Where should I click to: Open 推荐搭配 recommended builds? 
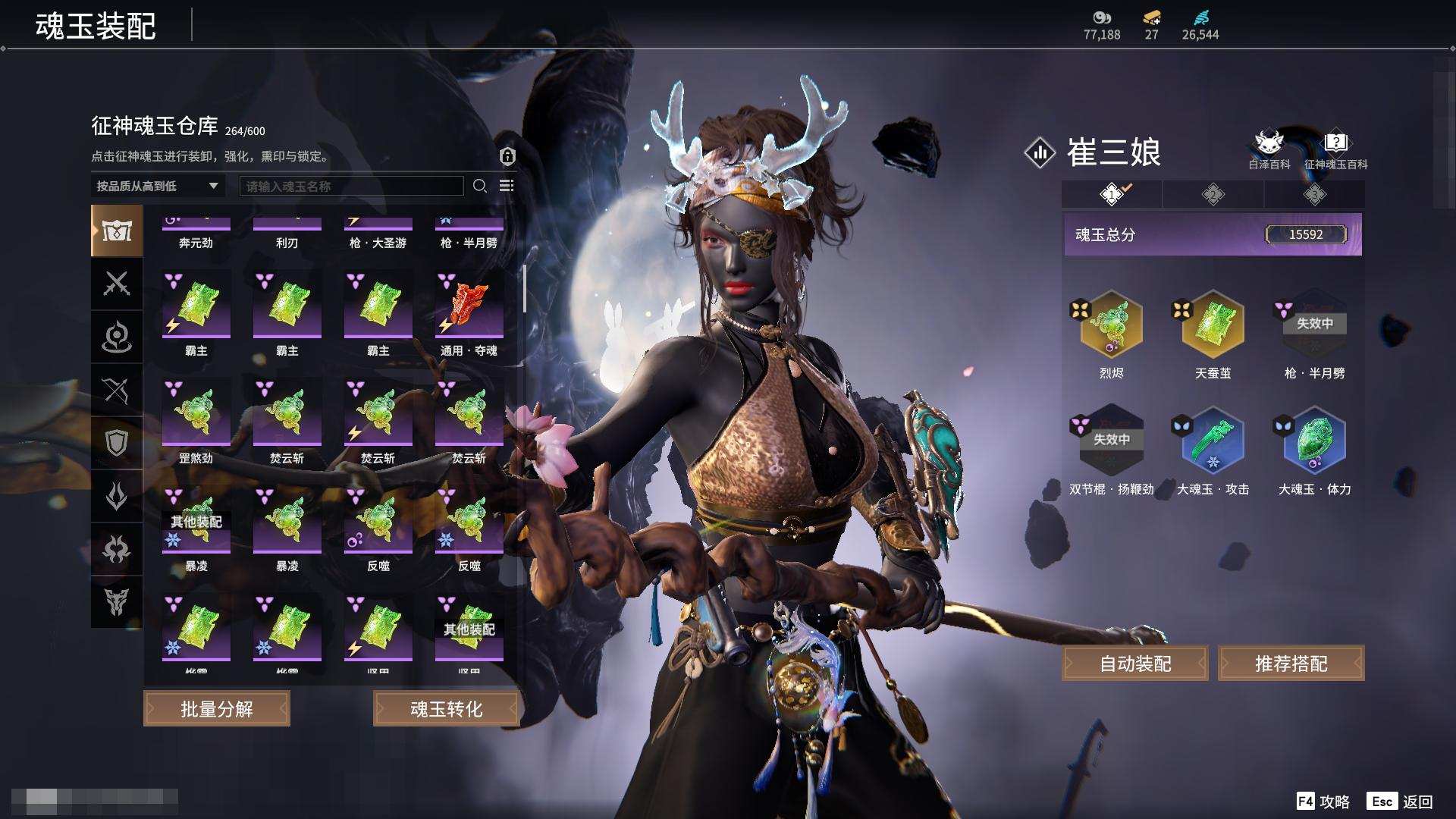tap(1291, 664)
